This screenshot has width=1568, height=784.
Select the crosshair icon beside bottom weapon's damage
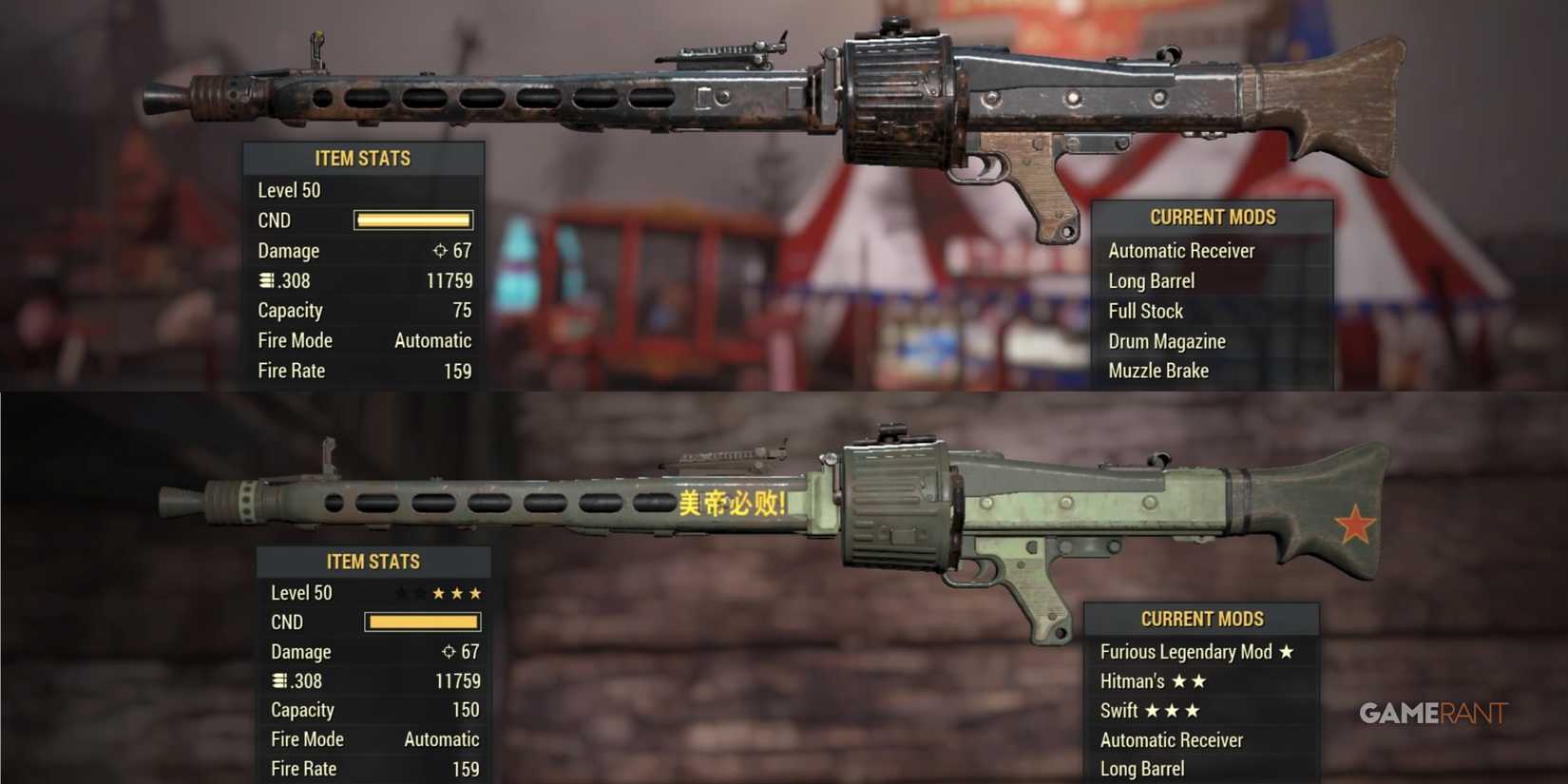coord(447,652)
